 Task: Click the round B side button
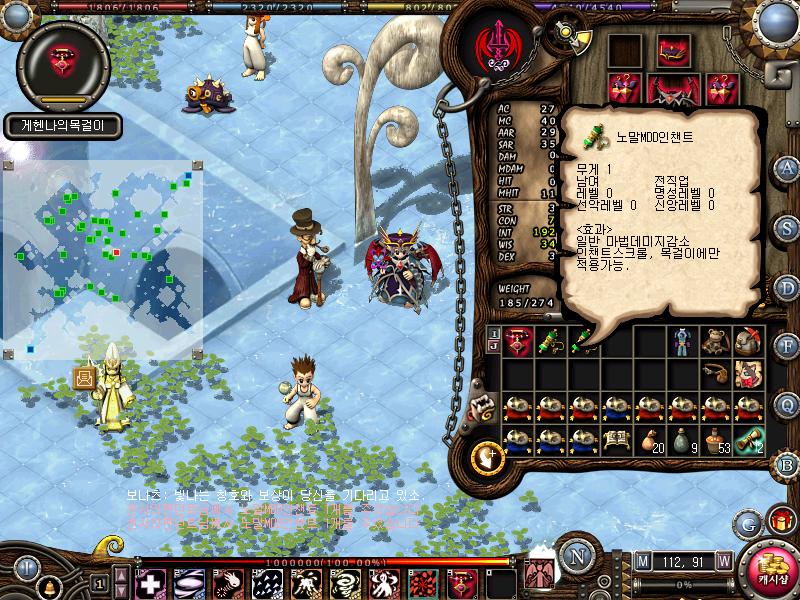click(788, 464)
